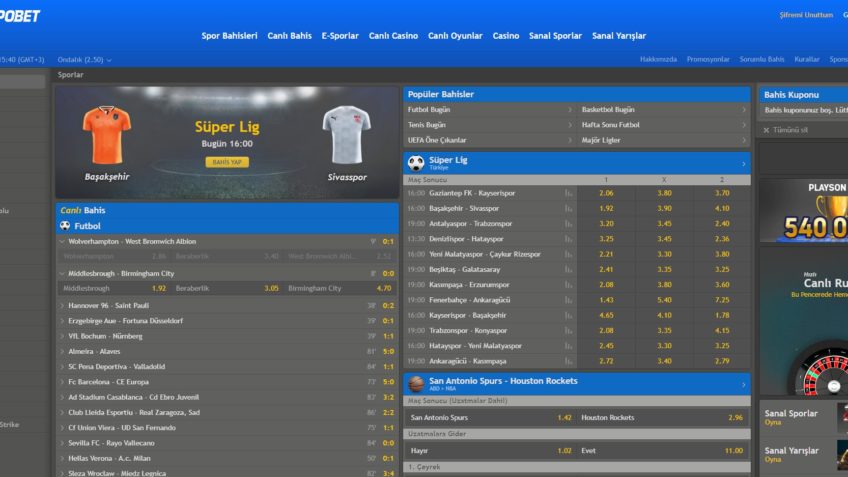Screen dimensions: 848x477
Task: Click the Şifremi Unuttum link
Action: [x=805, y=15]
